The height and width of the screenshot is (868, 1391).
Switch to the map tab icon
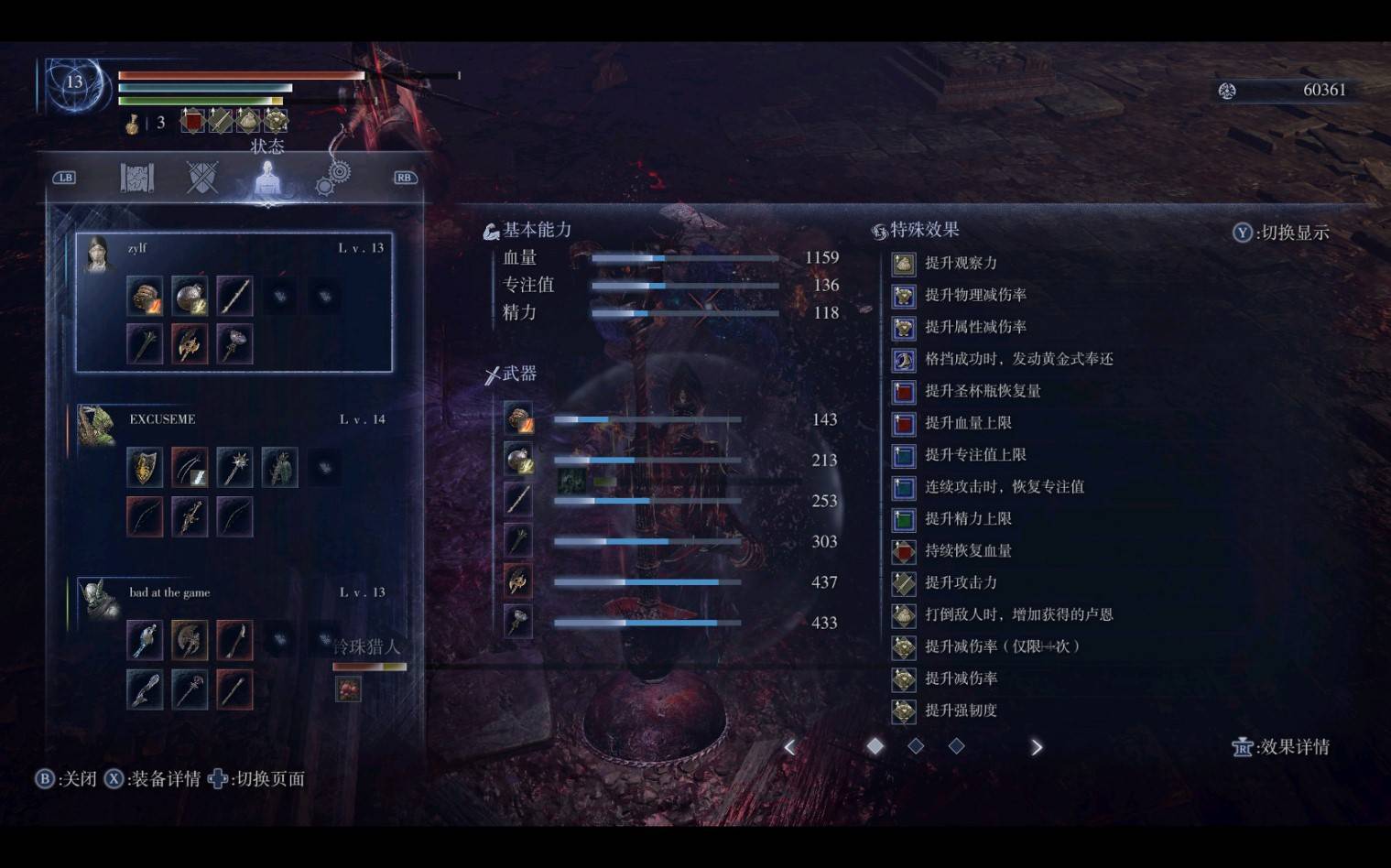point(137,177)
